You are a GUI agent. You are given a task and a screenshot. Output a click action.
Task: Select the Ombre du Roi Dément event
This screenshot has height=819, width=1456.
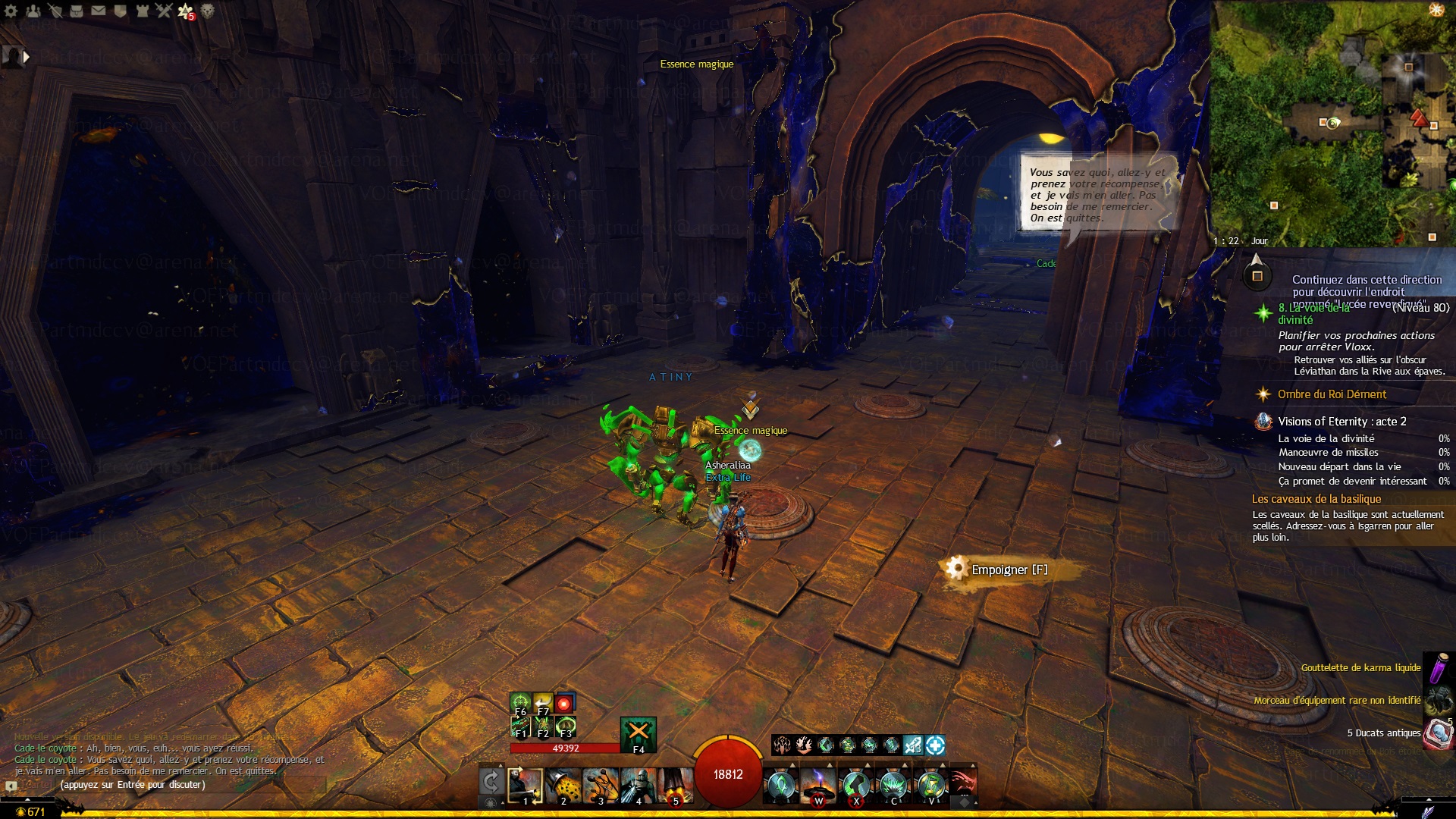pos(1331,394)
